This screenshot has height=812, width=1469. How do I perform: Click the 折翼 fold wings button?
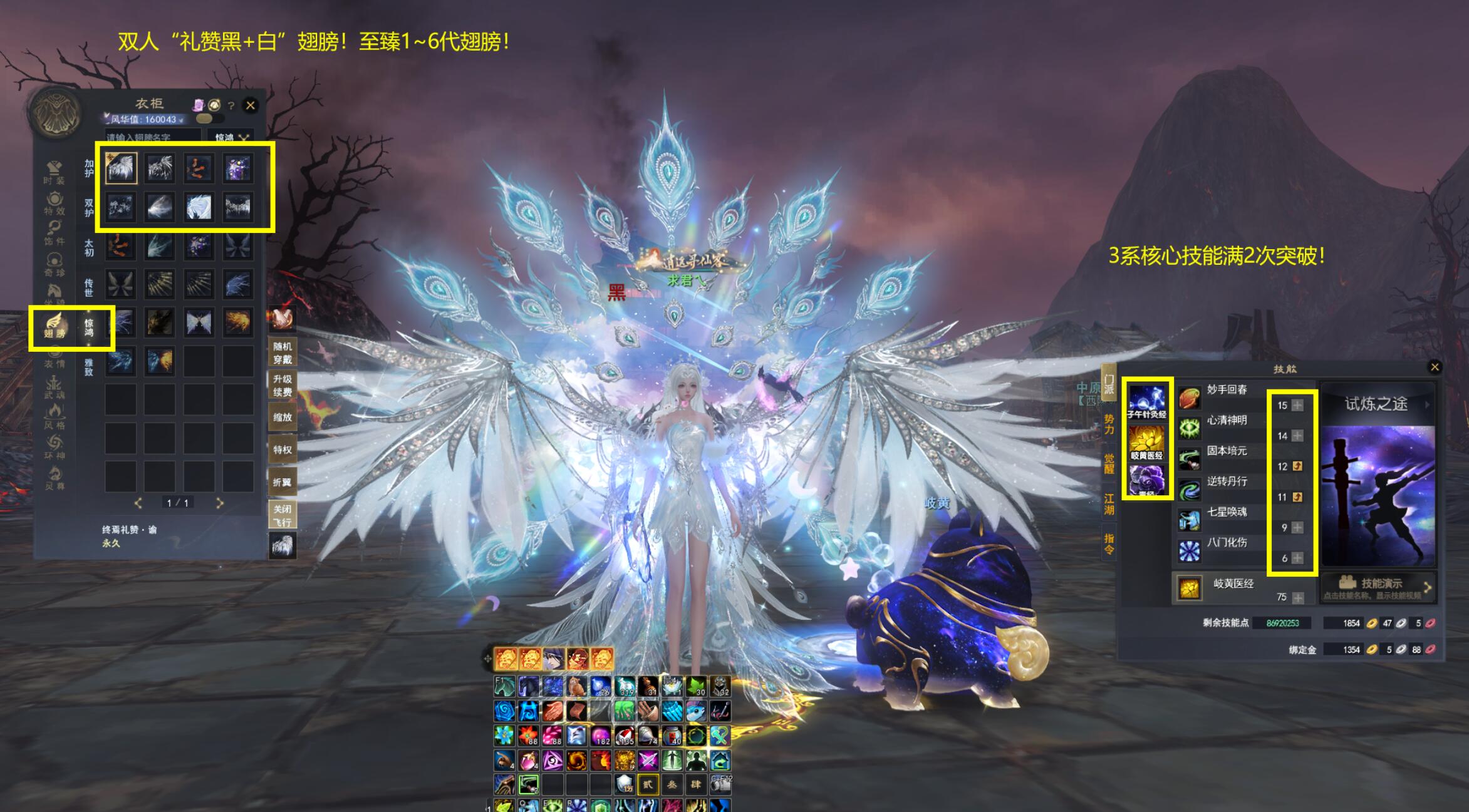point(282,483)
